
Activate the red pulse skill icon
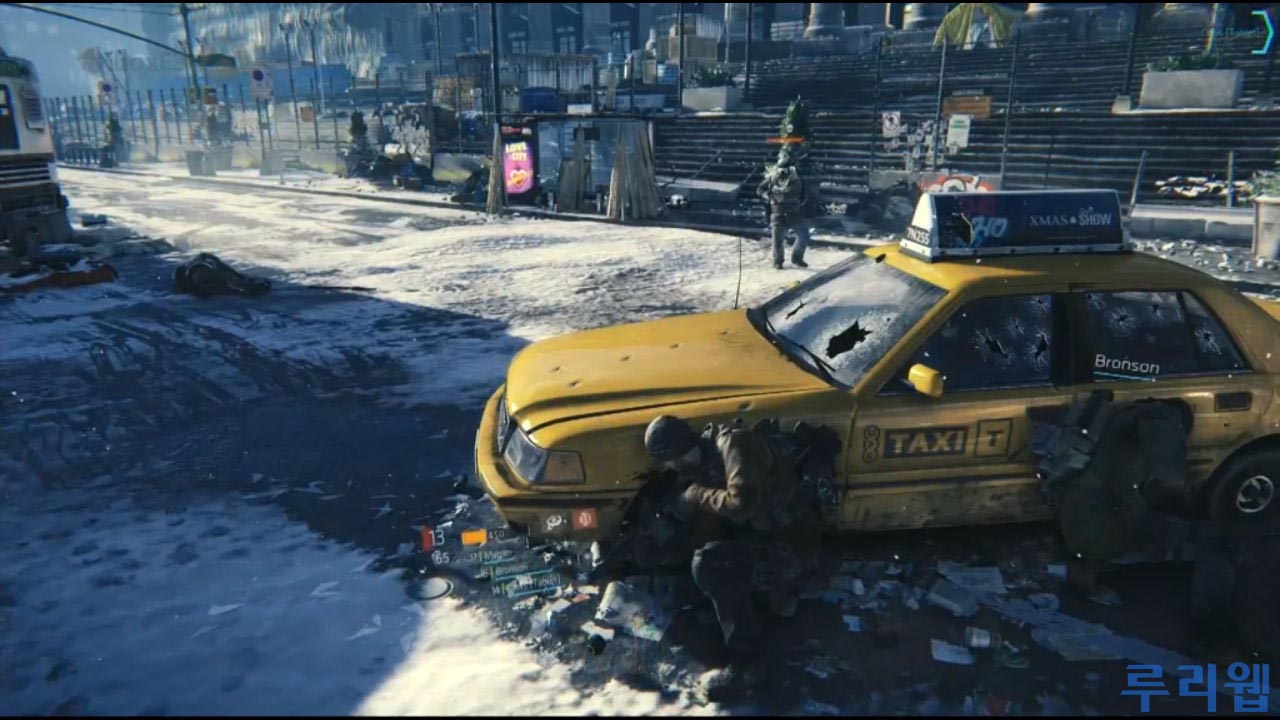pyautogui.click(x=584, y=519)
